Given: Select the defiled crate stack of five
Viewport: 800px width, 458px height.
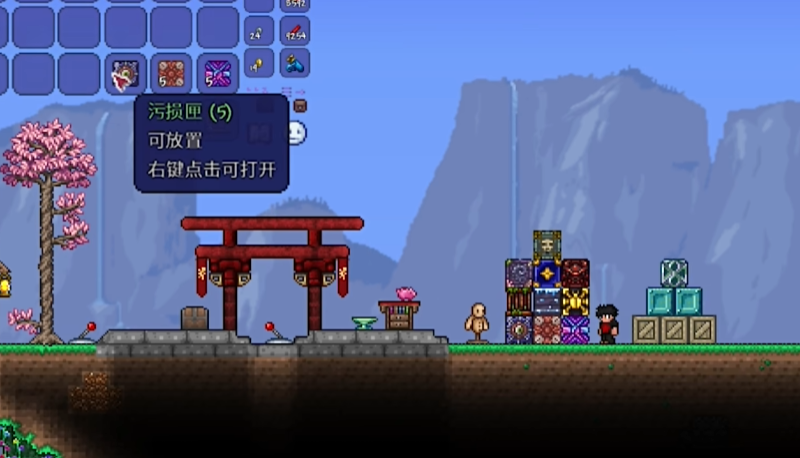Looking at the screenshot, I should tap(171, 73).
